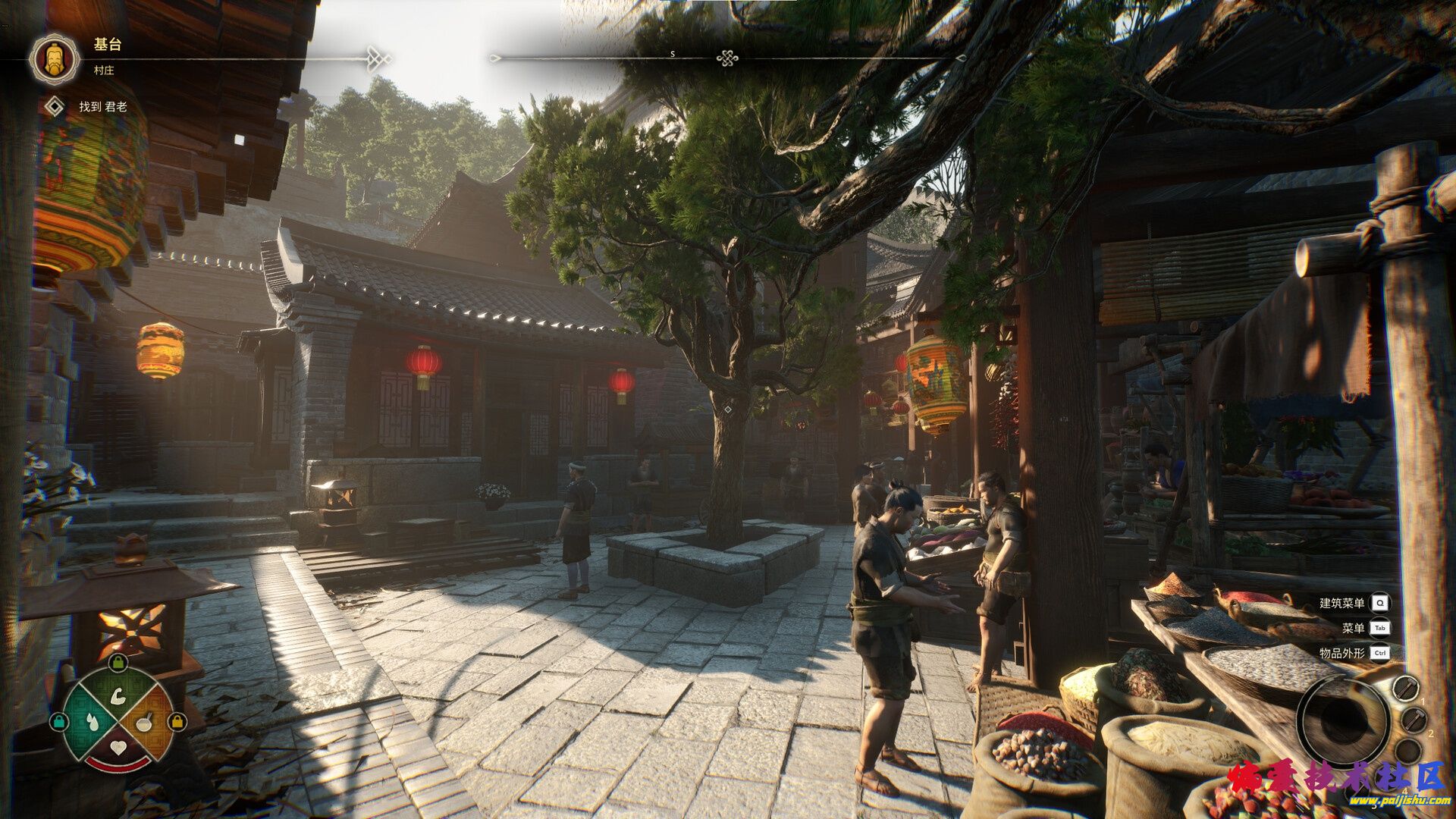This screenshot has width=1456, height=819.
Task: Click the knot marker on the compass bar
Action: click(x=727, y=58)
